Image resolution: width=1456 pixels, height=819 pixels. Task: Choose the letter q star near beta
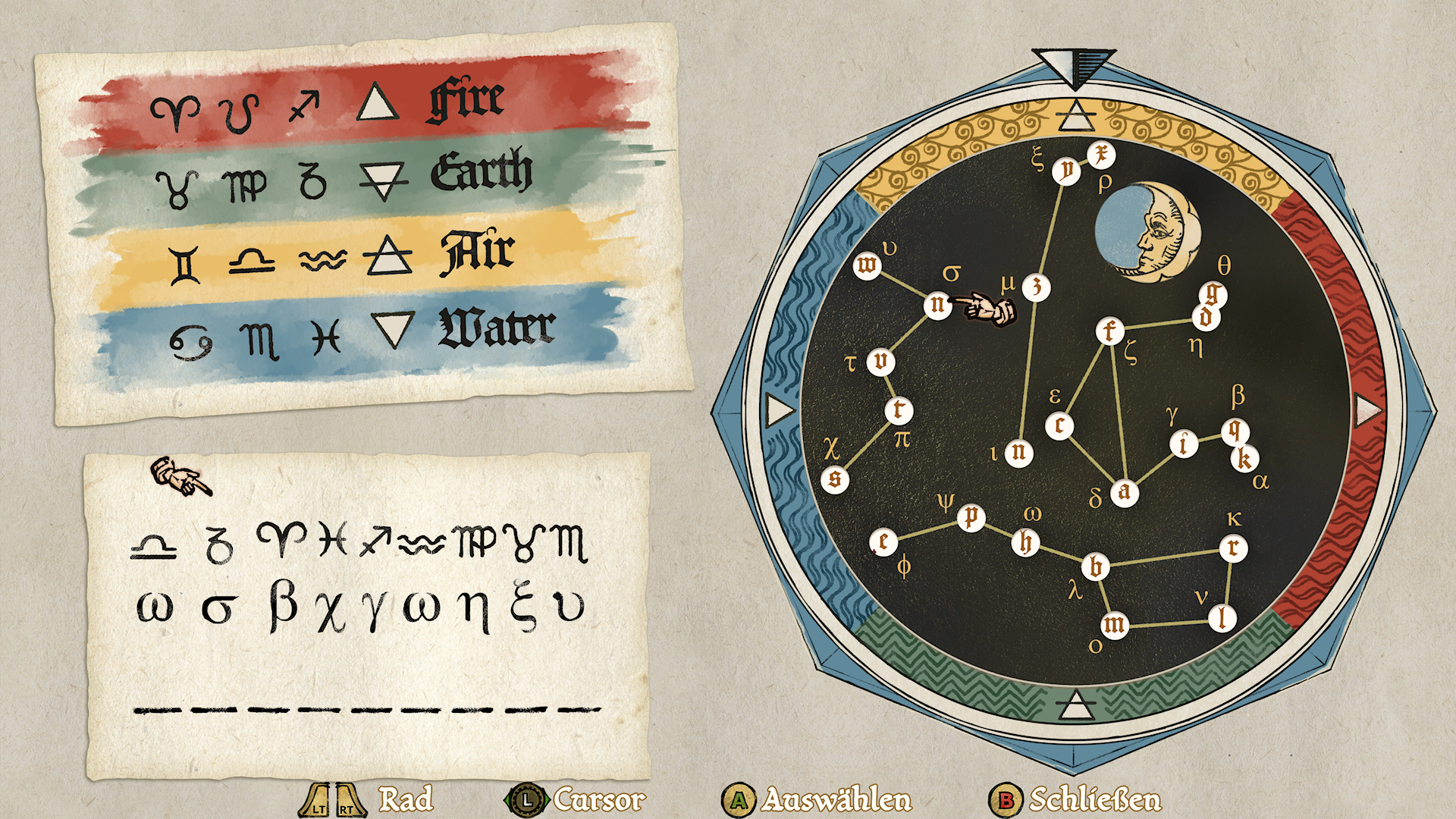(1235, 431)
